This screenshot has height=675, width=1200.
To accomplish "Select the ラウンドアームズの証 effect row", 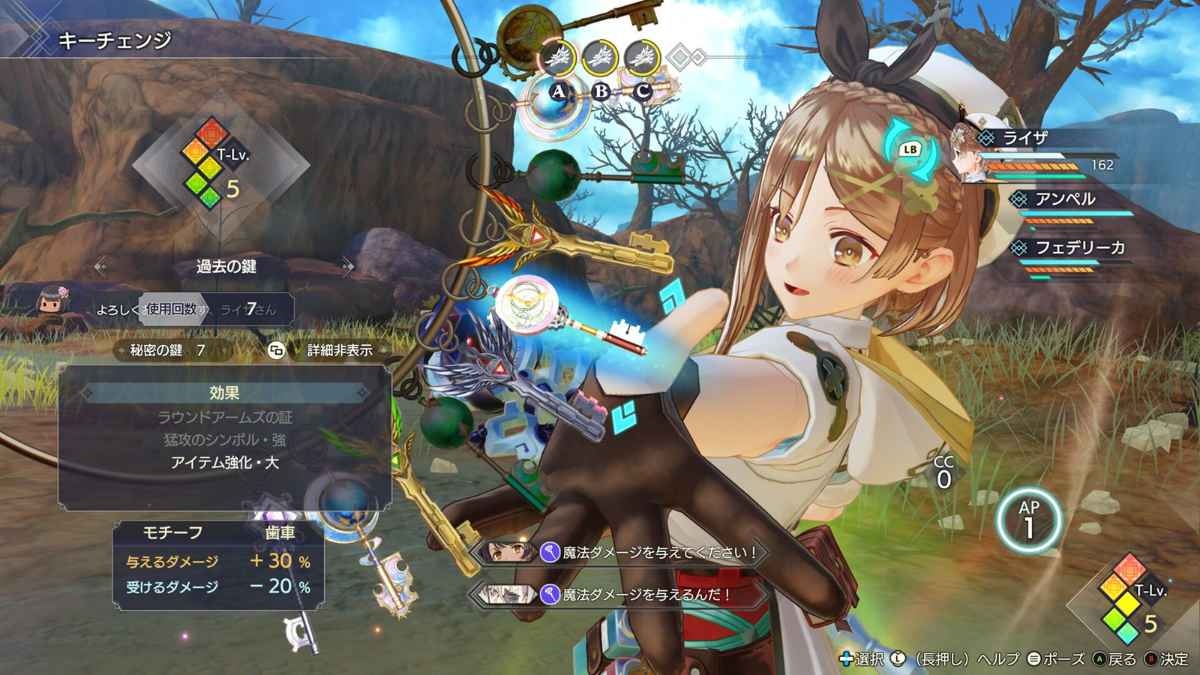I will 223,416.
